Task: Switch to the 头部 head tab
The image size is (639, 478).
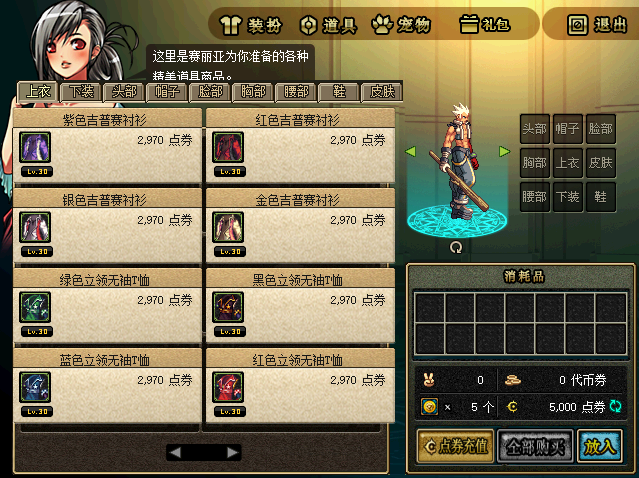Action: [125, 92]
